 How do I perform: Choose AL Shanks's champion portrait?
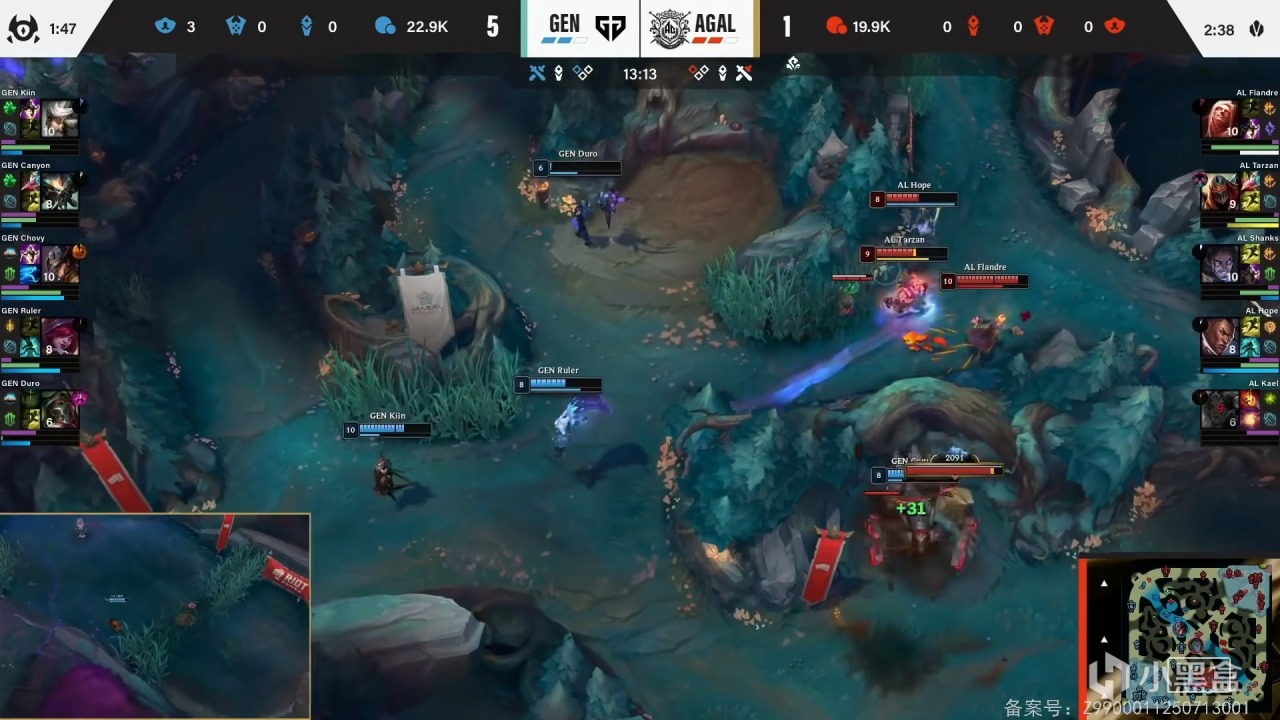(1218, 264)
